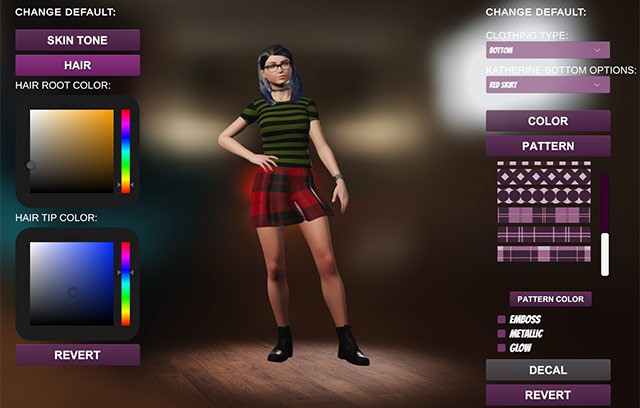This screenshot has height=408, width=640.
Task: Adjust the hair root hue strip
Action: (126, 150)
